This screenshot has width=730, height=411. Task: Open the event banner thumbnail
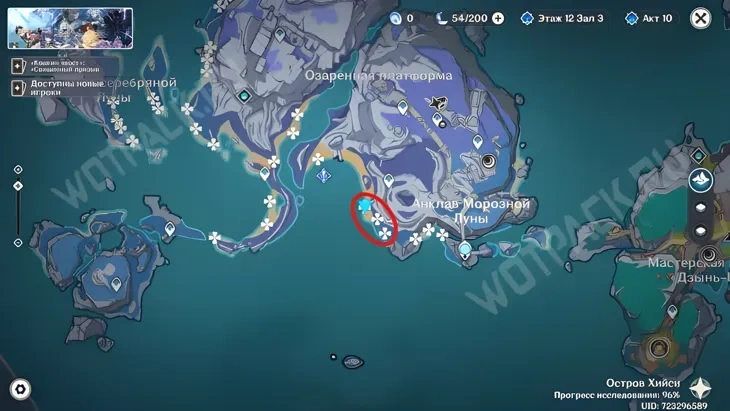(x=70, y=28)
